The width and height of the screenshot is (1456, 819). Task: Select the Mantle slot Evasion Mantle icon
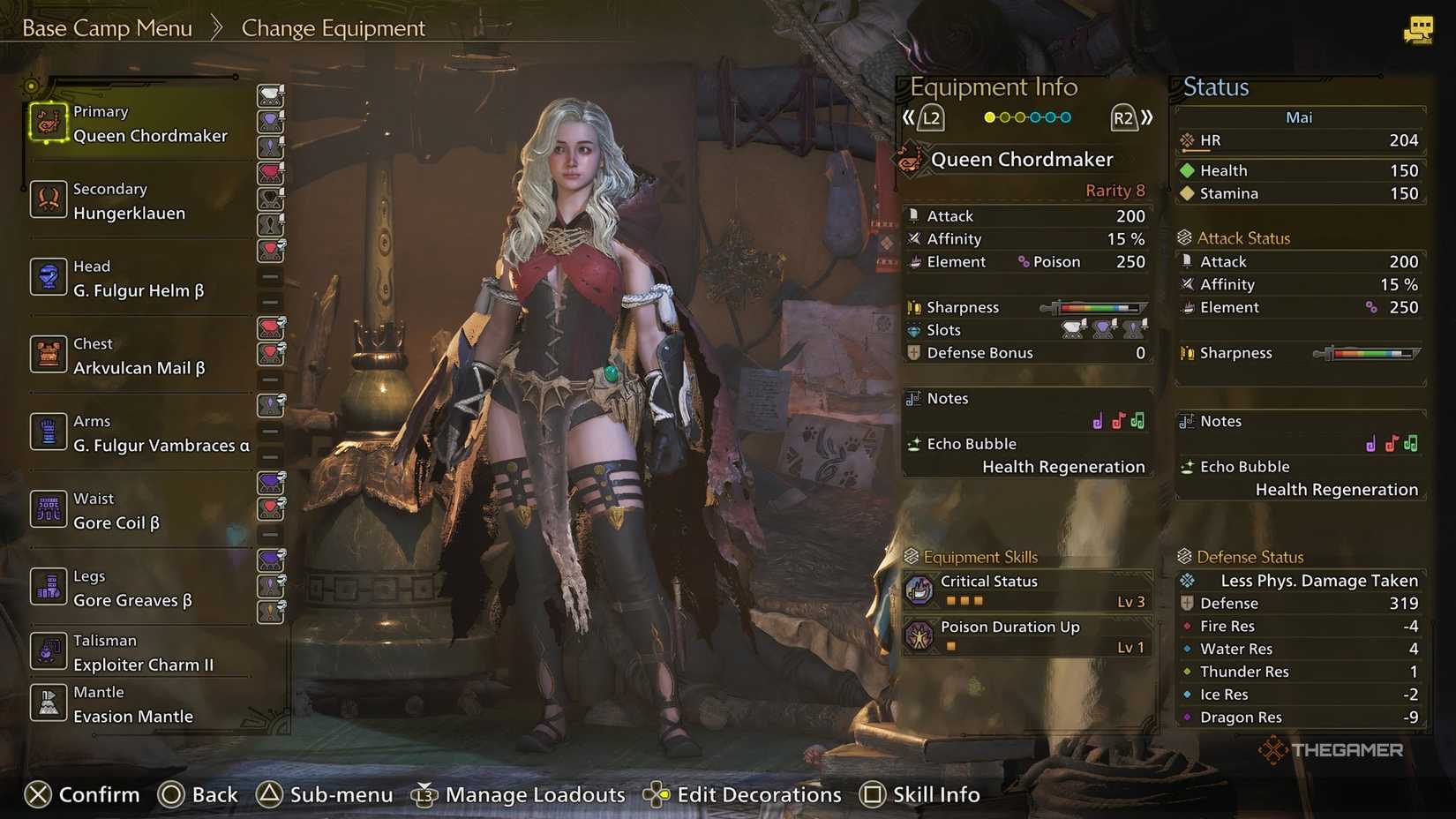tap(48, 703)
